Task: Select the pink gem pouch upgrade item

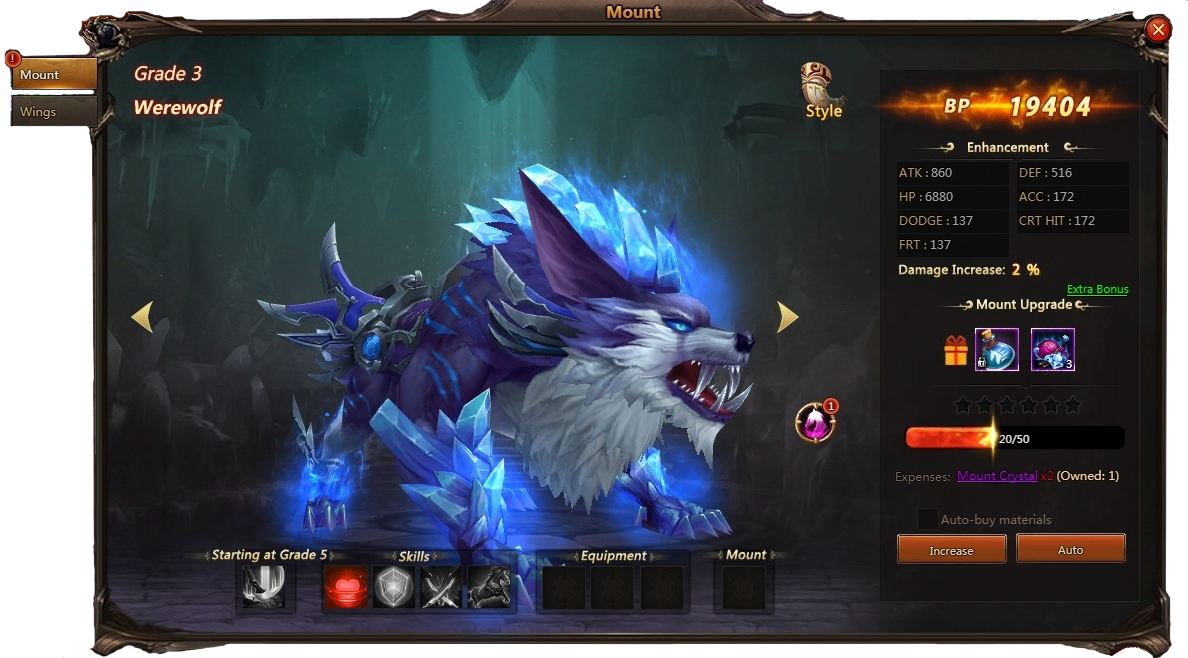Action: [1052, 349]
